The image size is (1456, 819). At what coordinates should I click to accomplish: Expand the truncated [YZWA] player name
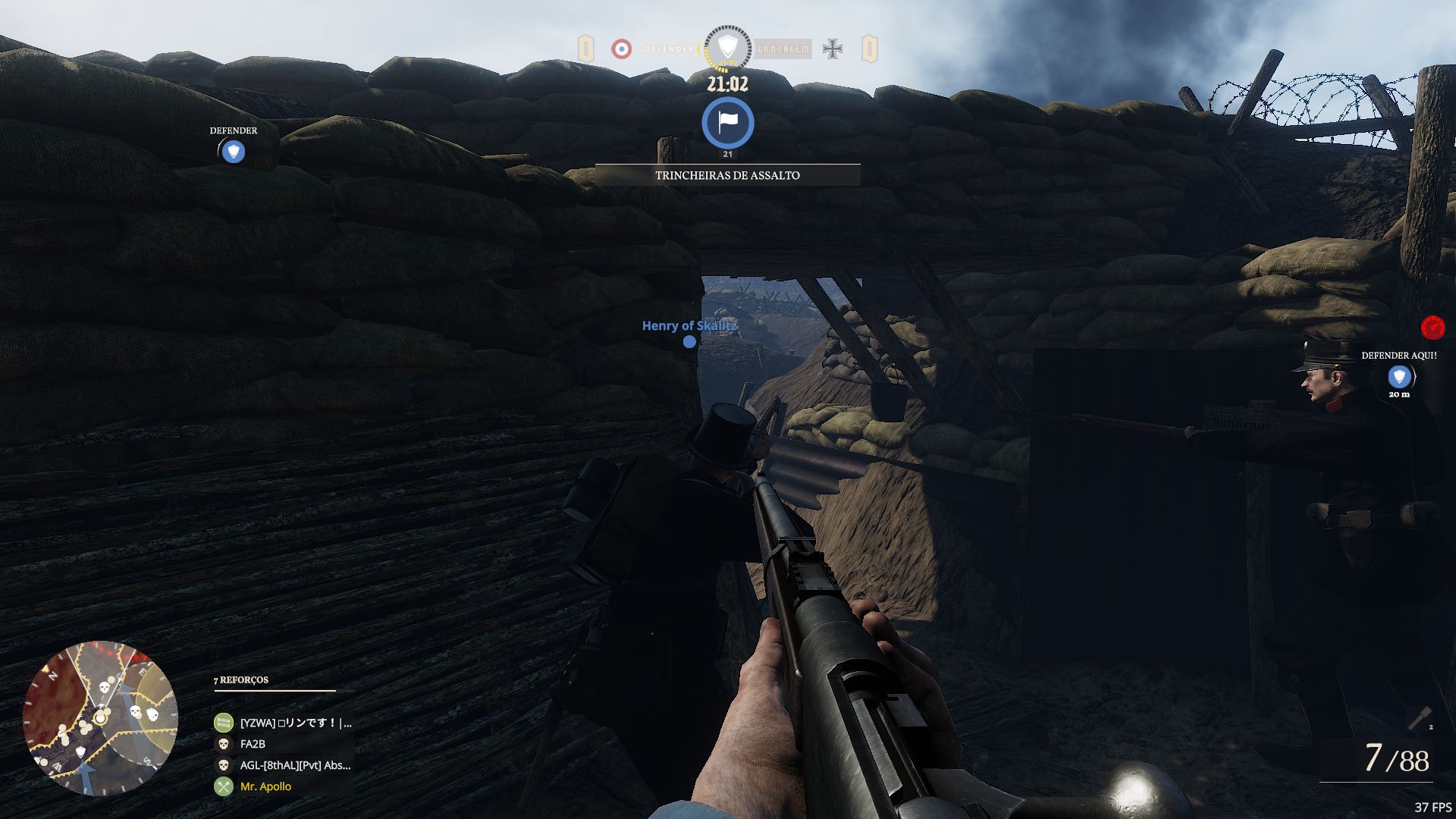pos(296,723)
